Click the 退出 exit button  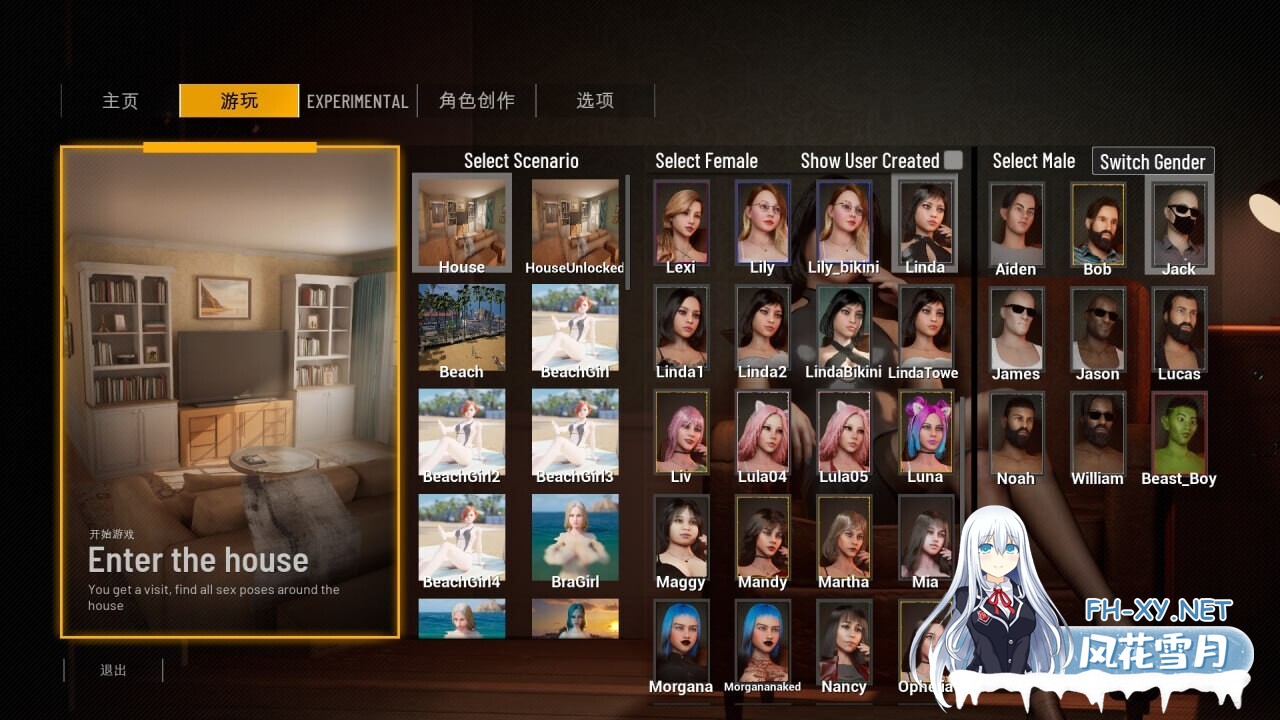113,670
